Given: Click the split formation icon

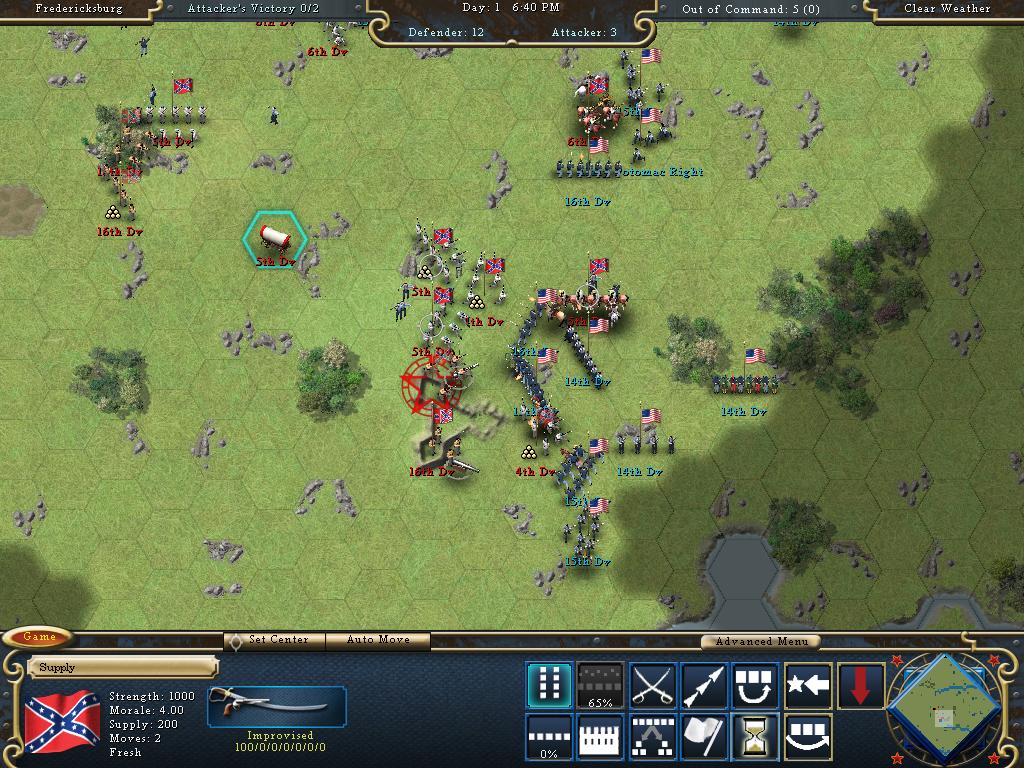Looking at the screenshot, I should click(653, 737).
